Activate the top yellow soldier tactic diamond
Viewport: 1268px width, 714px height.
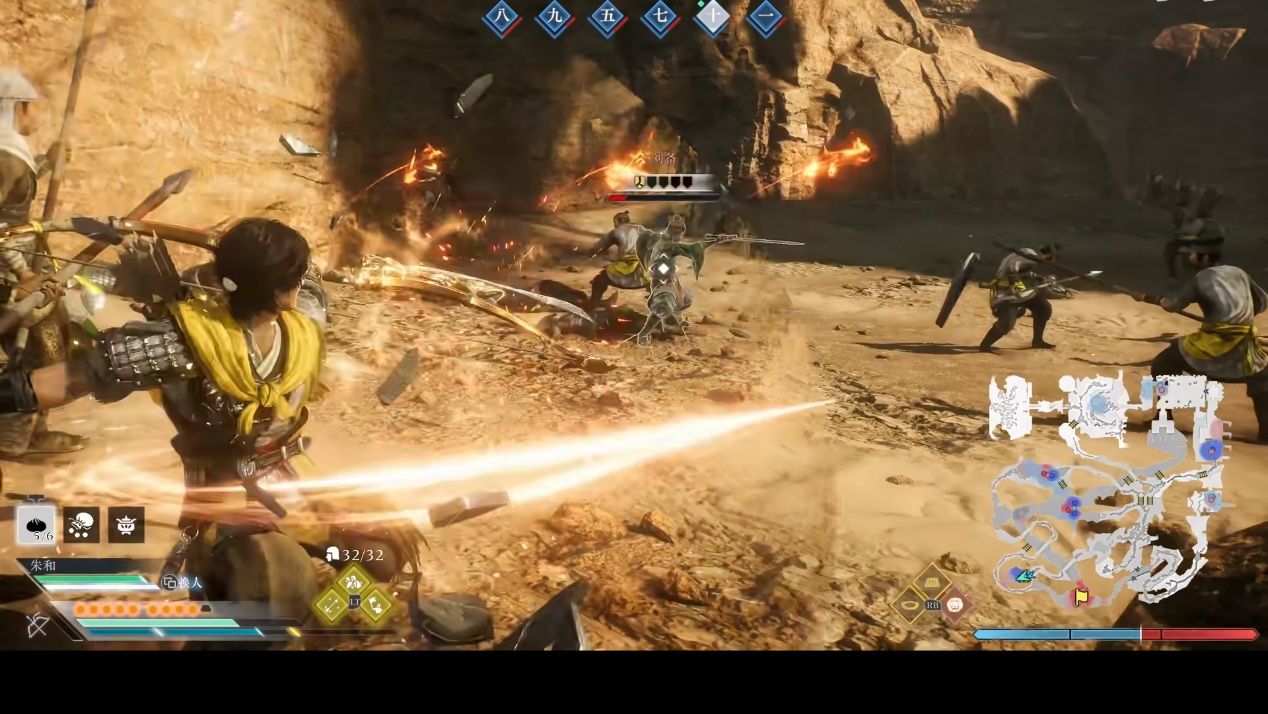(x=353, y=582)
